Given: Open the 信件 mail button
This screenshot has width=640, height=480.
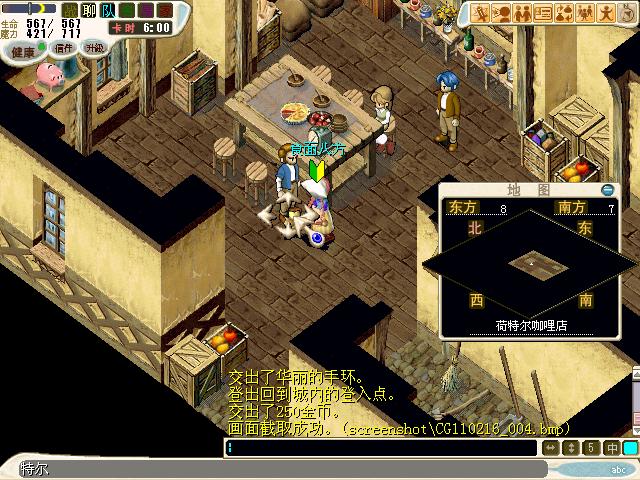Looking at the screenshot, I should tap(64, 48).
